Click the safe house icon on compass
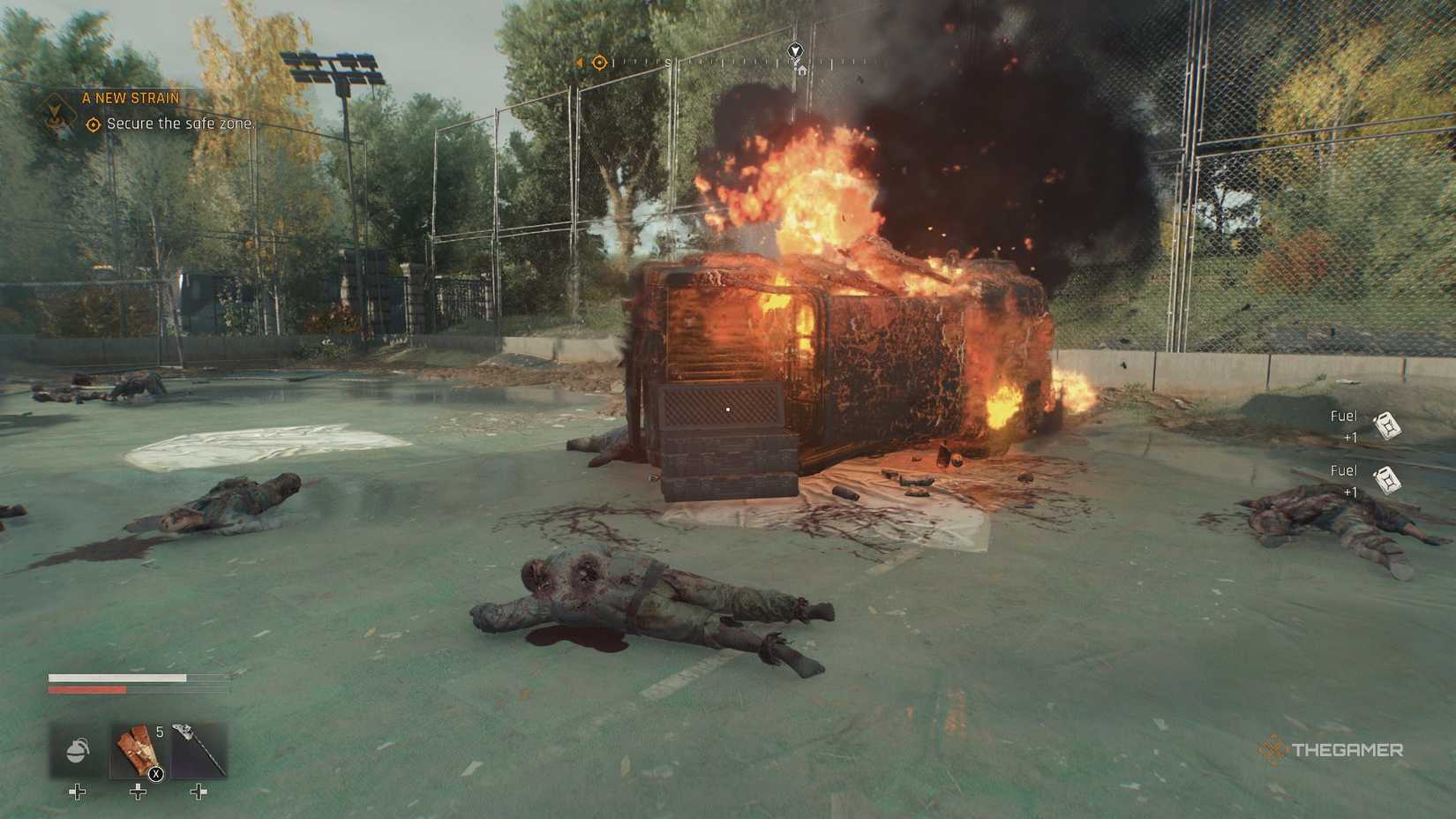The width and height of the screenshot is (1456, 819). (x=801, y=70)
